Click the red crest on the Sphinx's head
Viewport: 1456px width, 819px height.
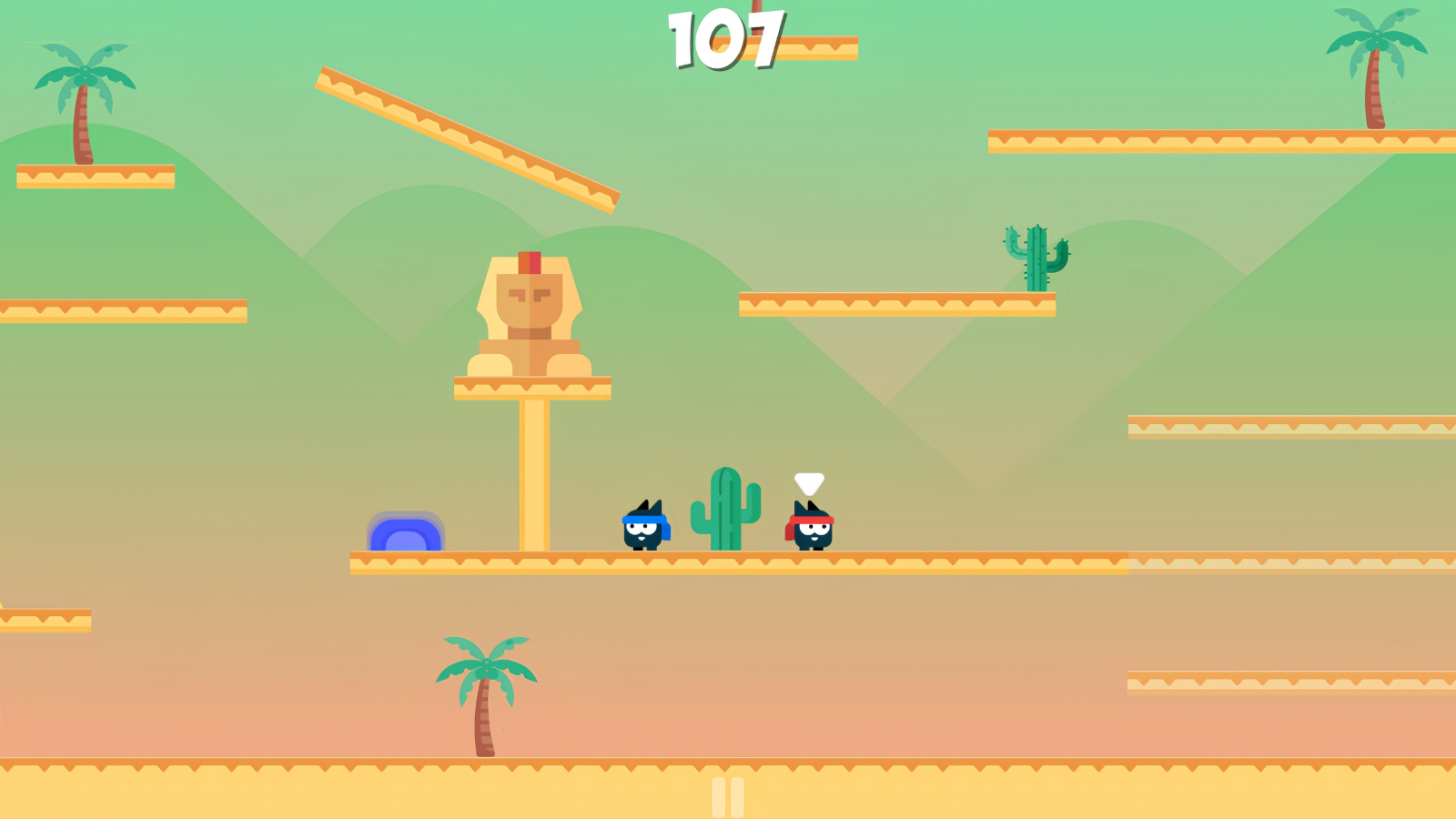pos(531,264)
